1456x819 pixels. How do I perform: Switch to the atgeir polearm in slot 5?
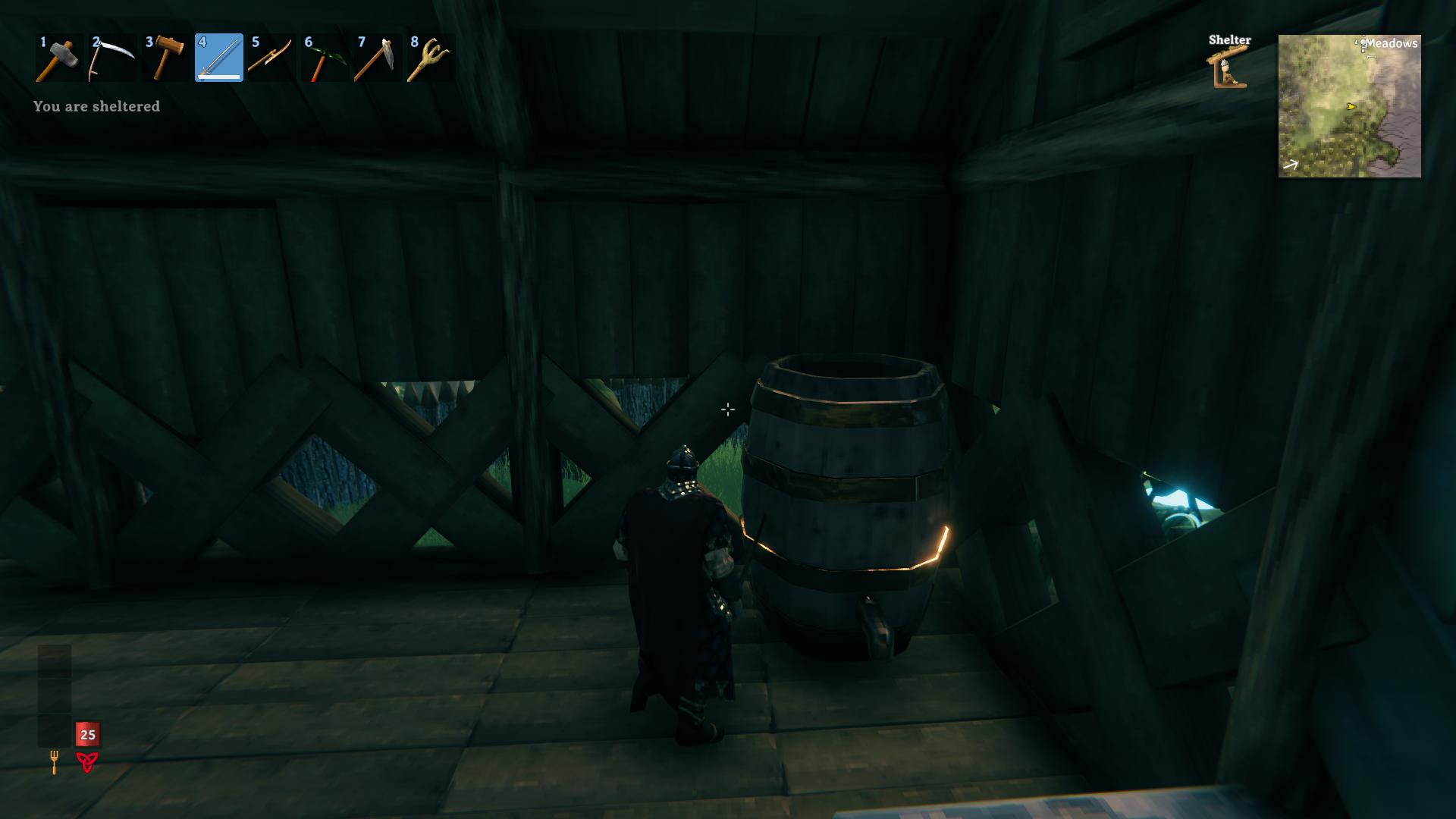pyautogui.click(x=271, y=58)
